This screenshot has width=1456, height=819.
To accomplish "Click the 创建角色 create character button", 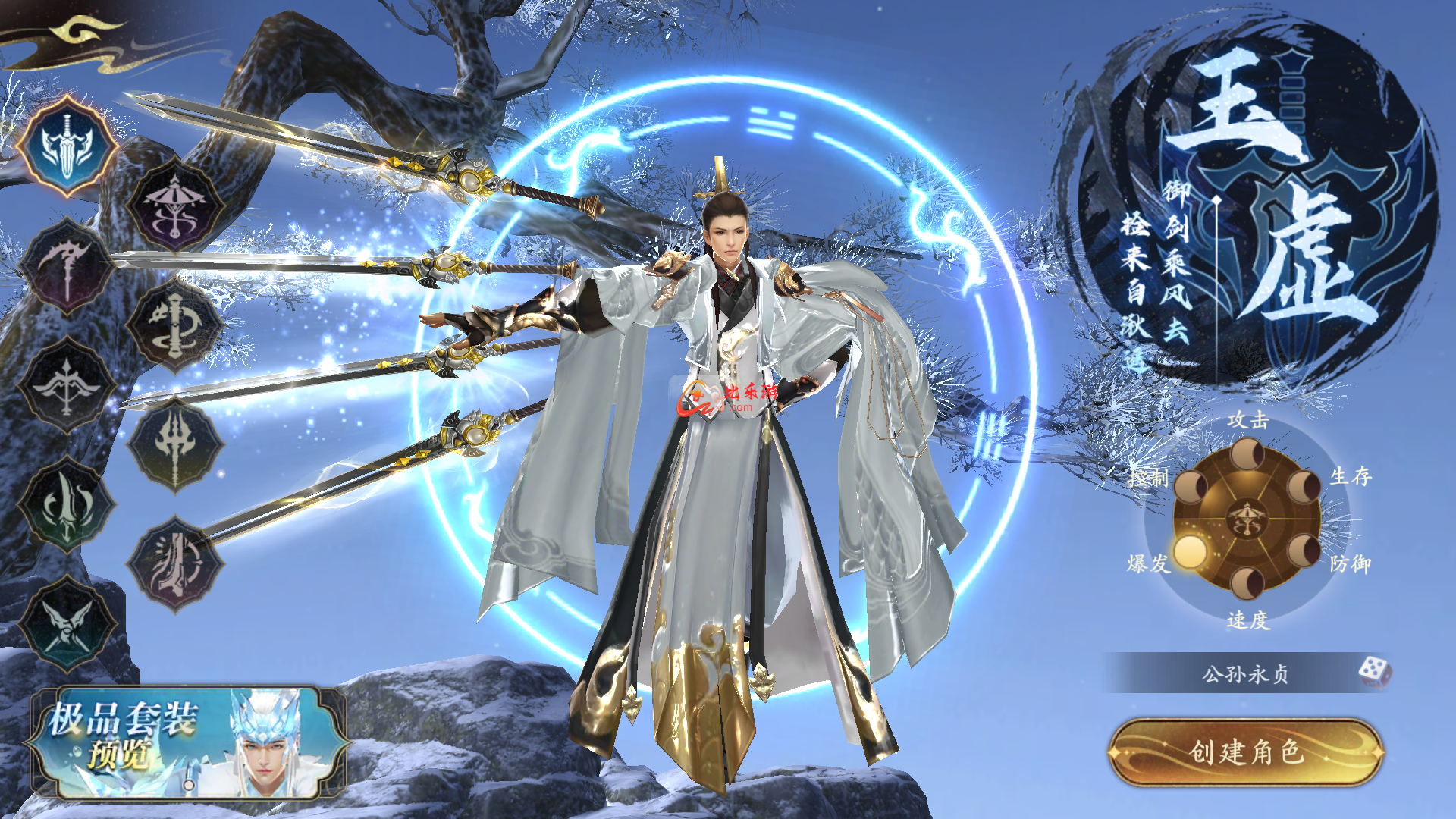I will (x=1246, y=752).
